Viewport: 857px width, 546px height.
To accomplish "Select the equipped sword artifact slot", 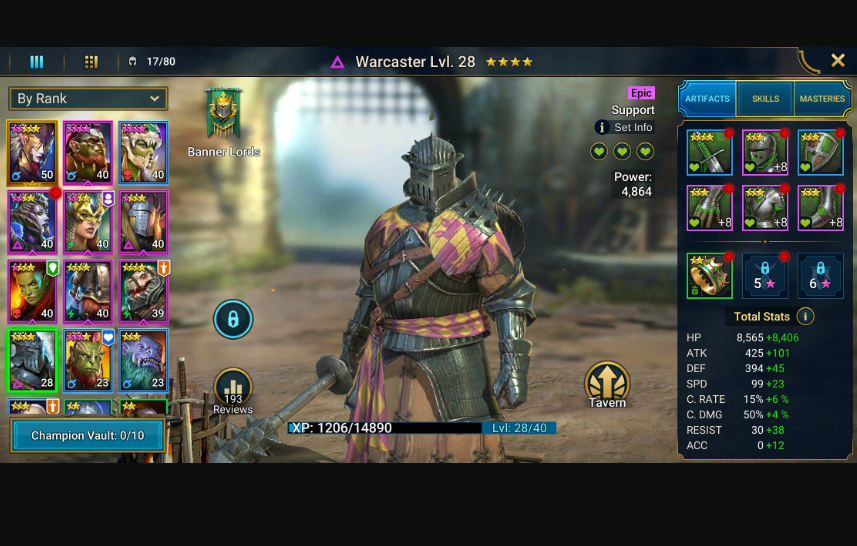I will pos(709,153).
